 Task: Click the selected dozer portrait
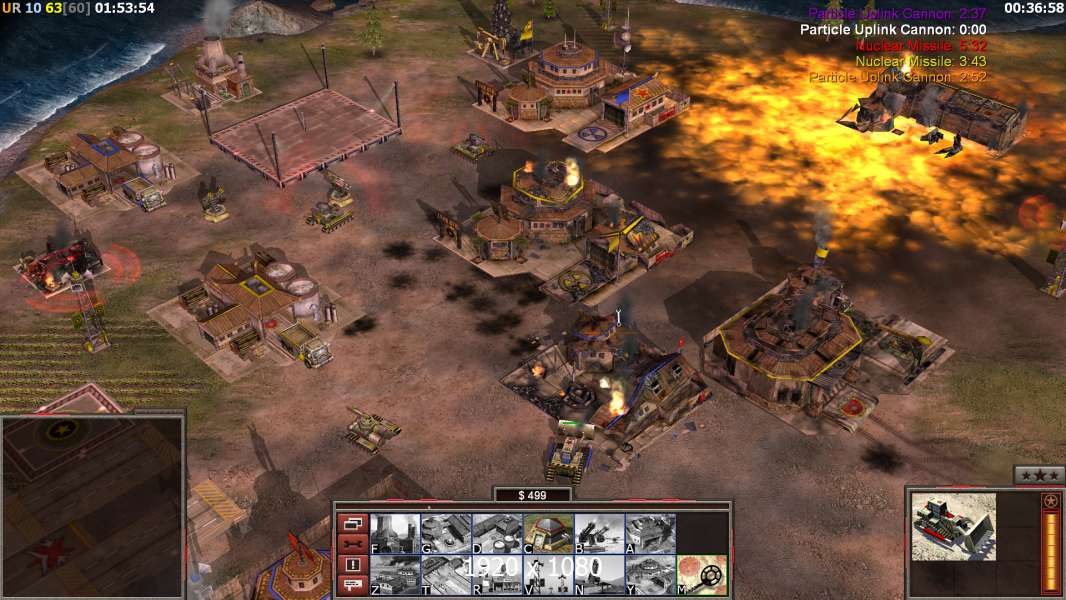(x=953, y=526)
